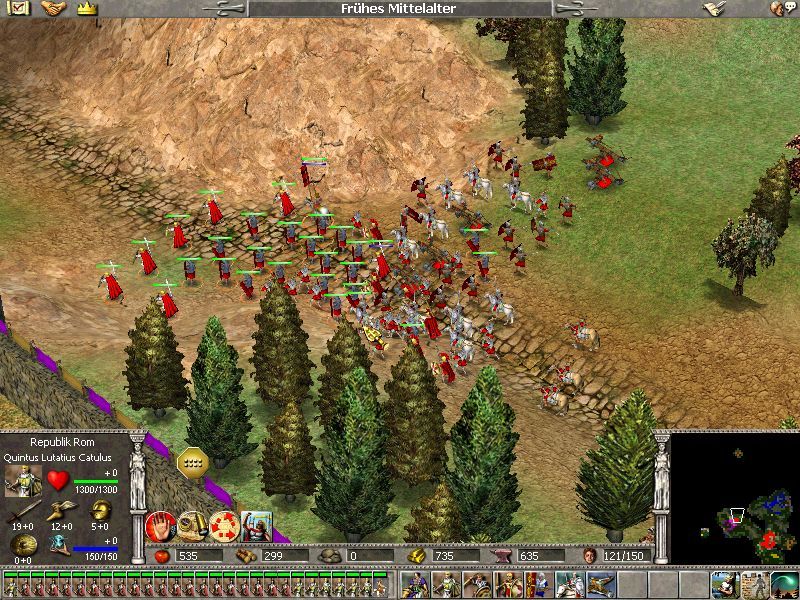This screenshot has width=800, height=600.
Task: Click the sweeping radar minimap mode button
Action: pyautogui.click(x=785, y=584)
